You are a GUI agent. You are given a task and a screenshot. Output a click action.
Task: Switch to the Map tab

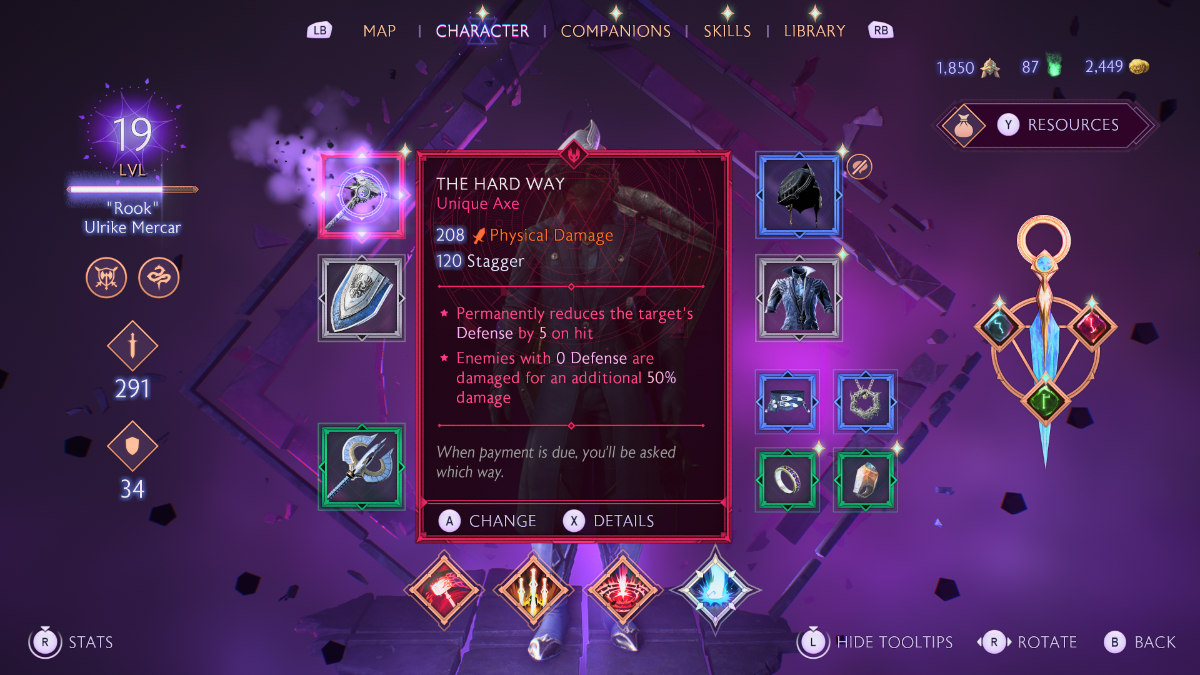380,31
